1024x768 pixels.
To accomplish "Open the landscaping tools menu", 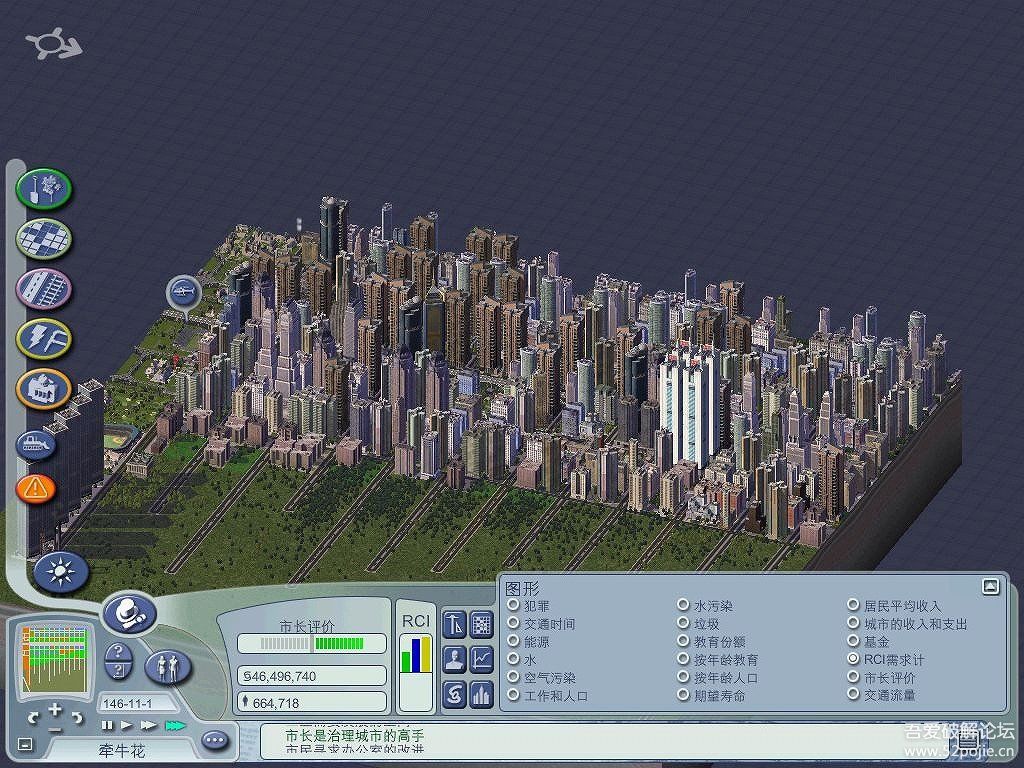I will [x=44, y=188].
